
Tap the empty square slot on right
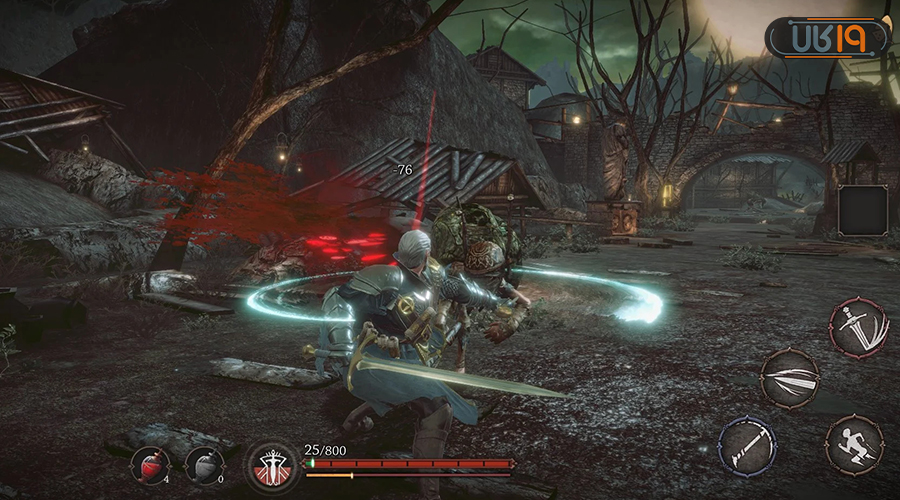pyautogui.click(x=862, y=210)
